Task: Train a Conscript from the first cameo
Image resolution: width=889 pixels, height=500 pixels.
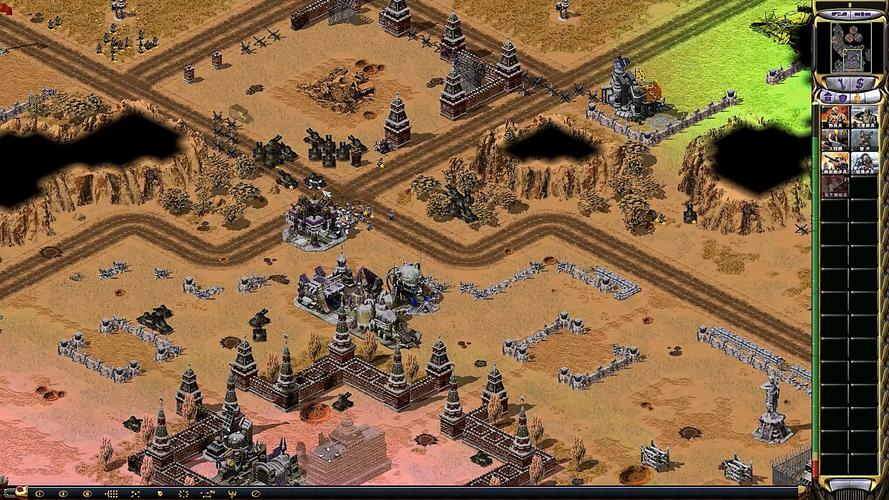Action: point(835,116)
